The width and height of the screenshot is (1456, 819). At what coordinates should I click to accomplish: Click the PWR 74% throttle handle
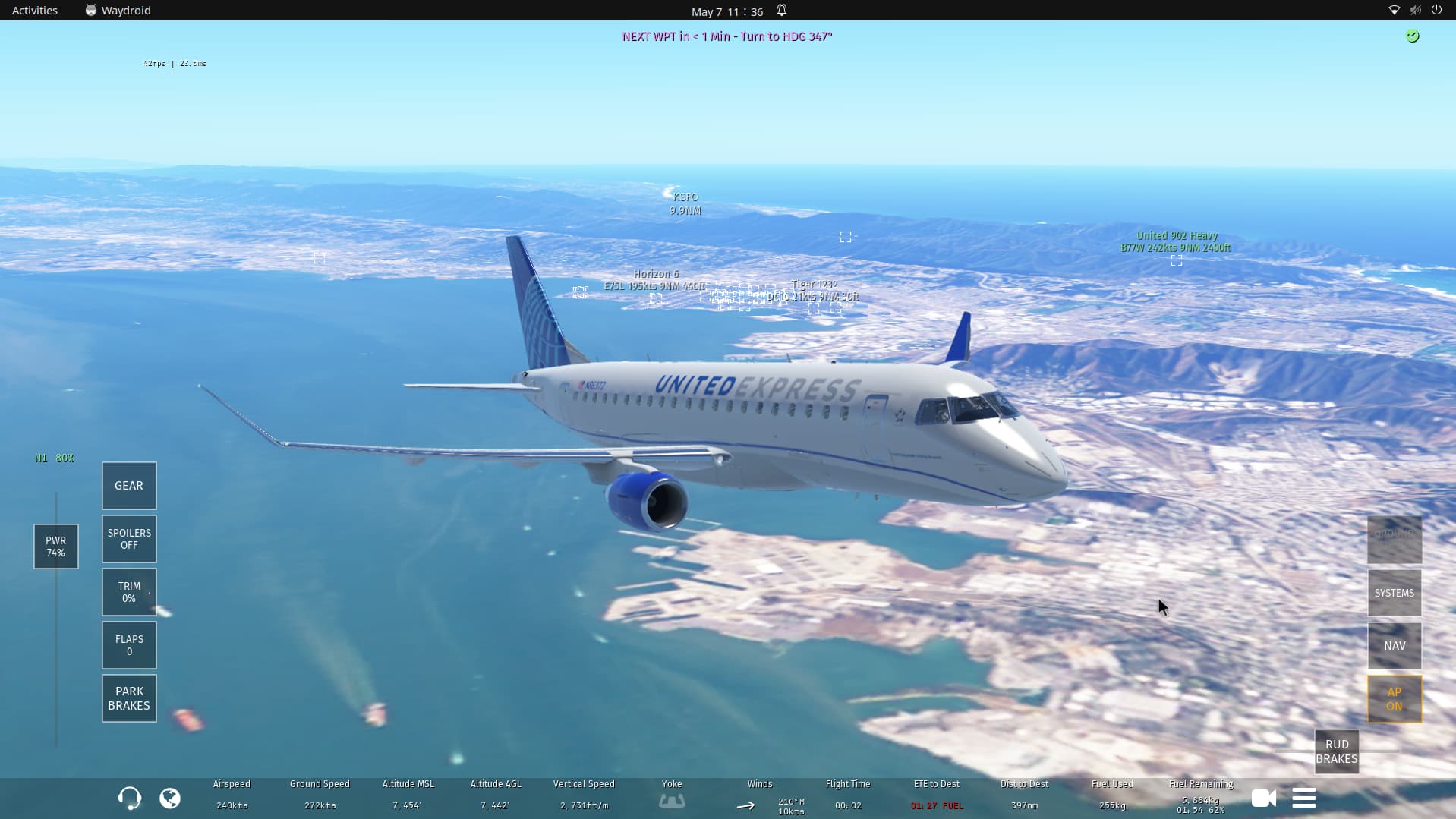coord(55,547)
